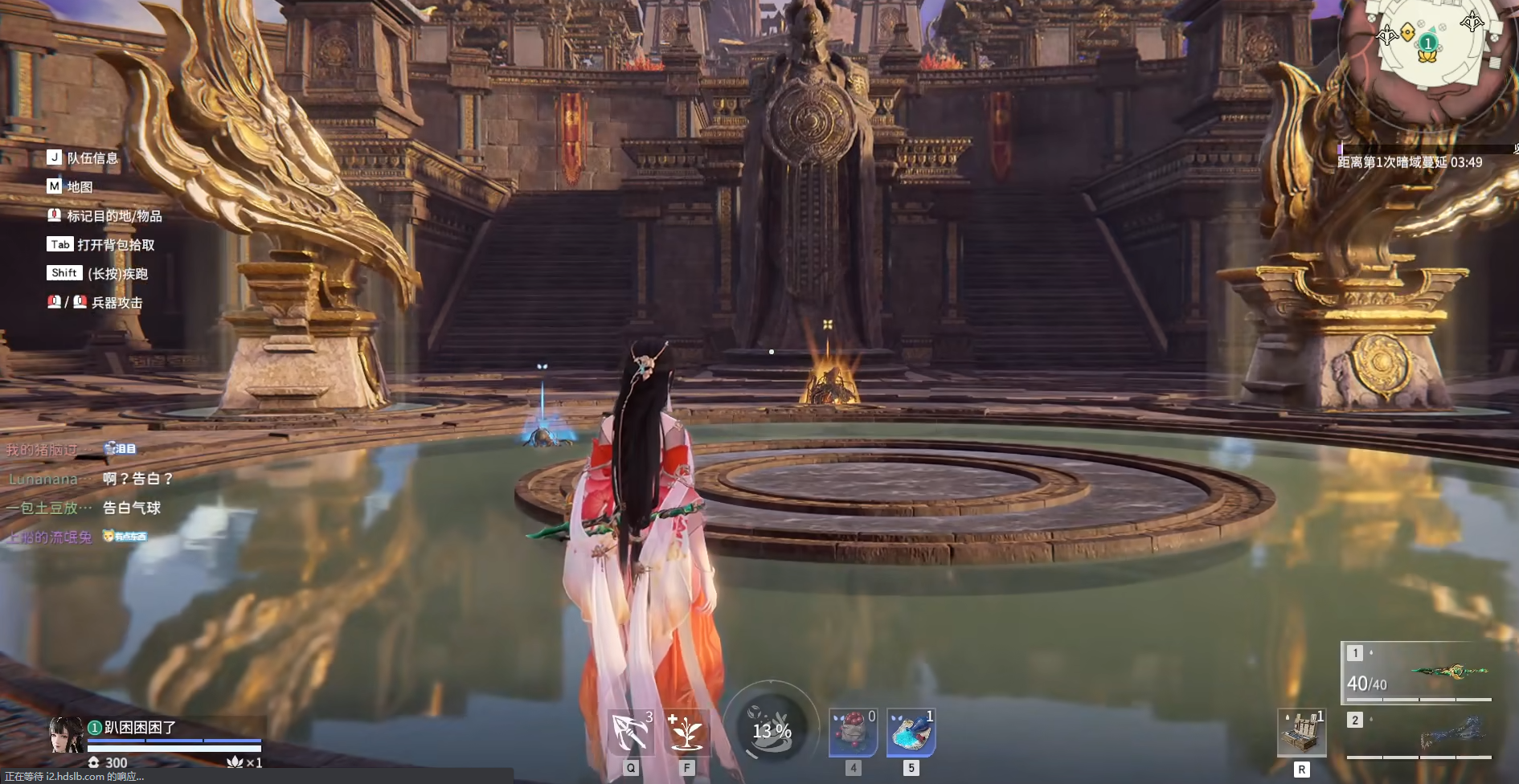Click the 打开背包拾取 backpack entry
Viewport: 1519px width, 784px height.
click(116, 245)
